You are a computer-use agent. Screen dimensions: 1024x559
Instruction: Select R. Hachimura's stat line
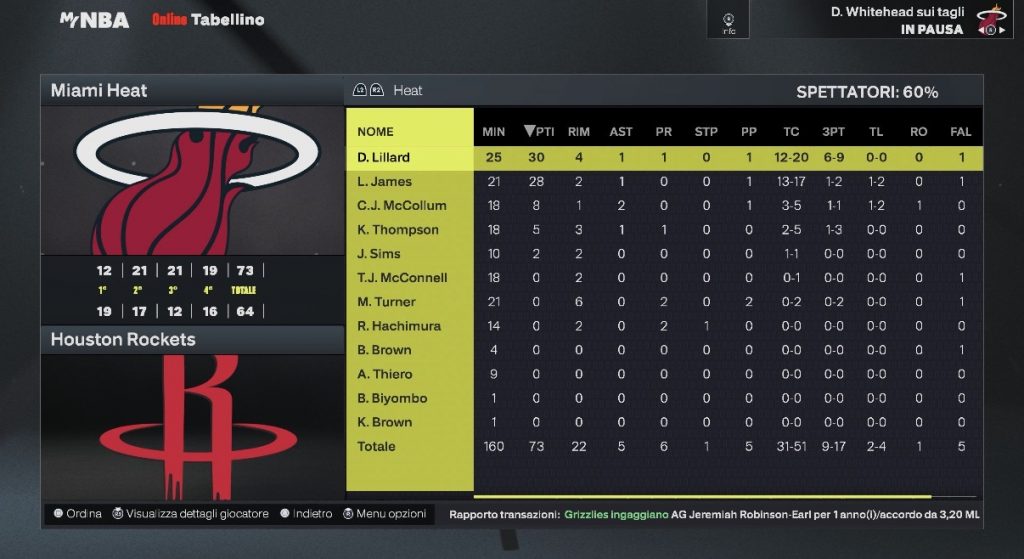pos(398,325)
